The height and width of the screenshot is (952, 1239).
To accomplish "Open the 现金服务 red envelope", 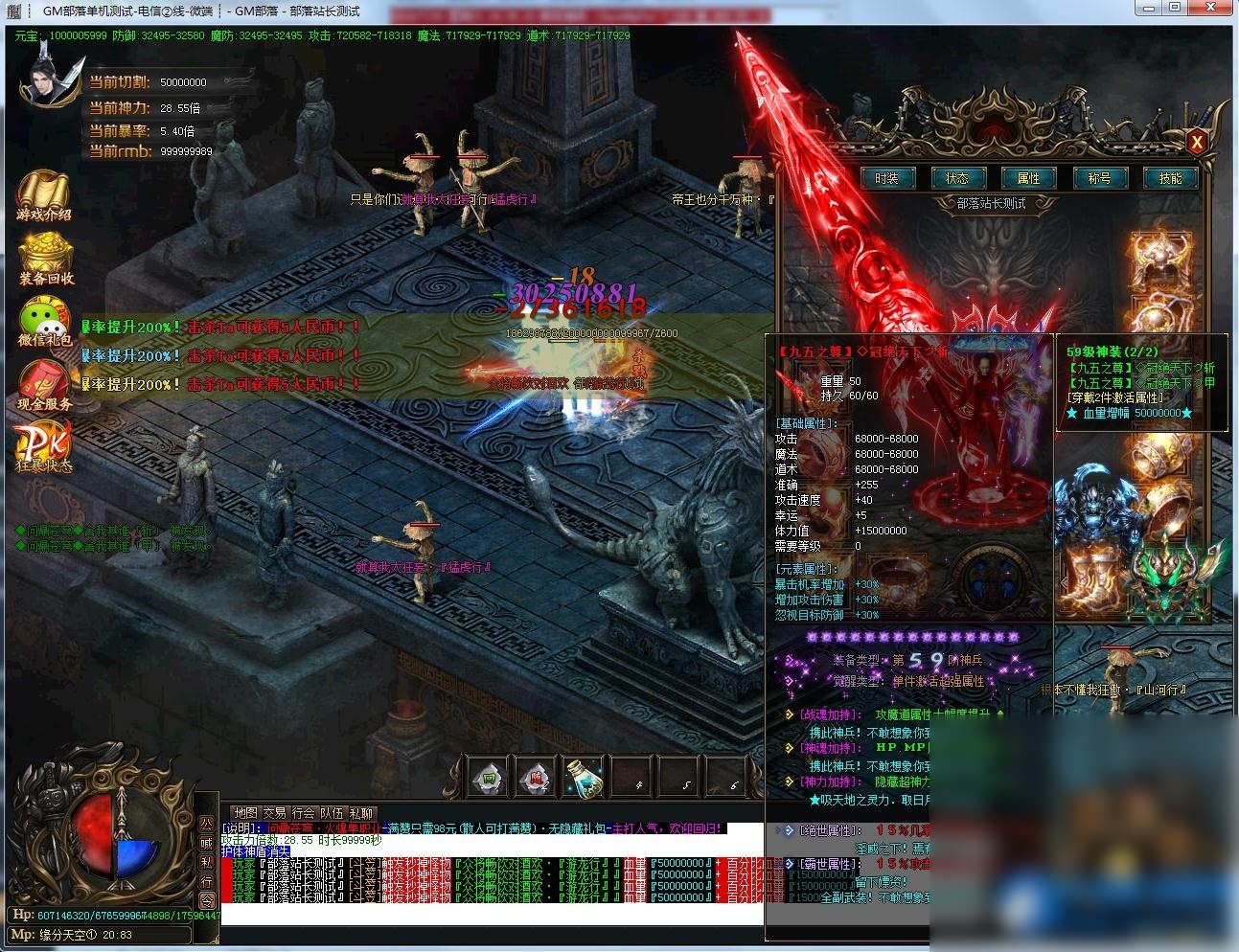I will pyautogui.click(x=44, y=385).
